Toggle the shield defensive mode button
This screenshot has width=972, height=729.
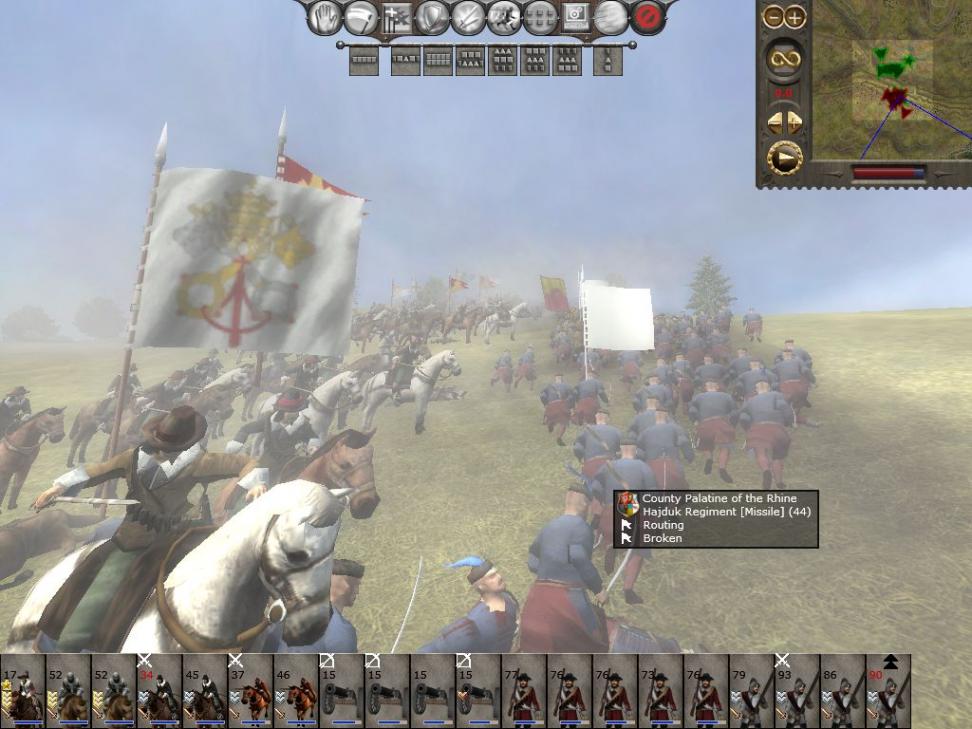coord(432,16)
